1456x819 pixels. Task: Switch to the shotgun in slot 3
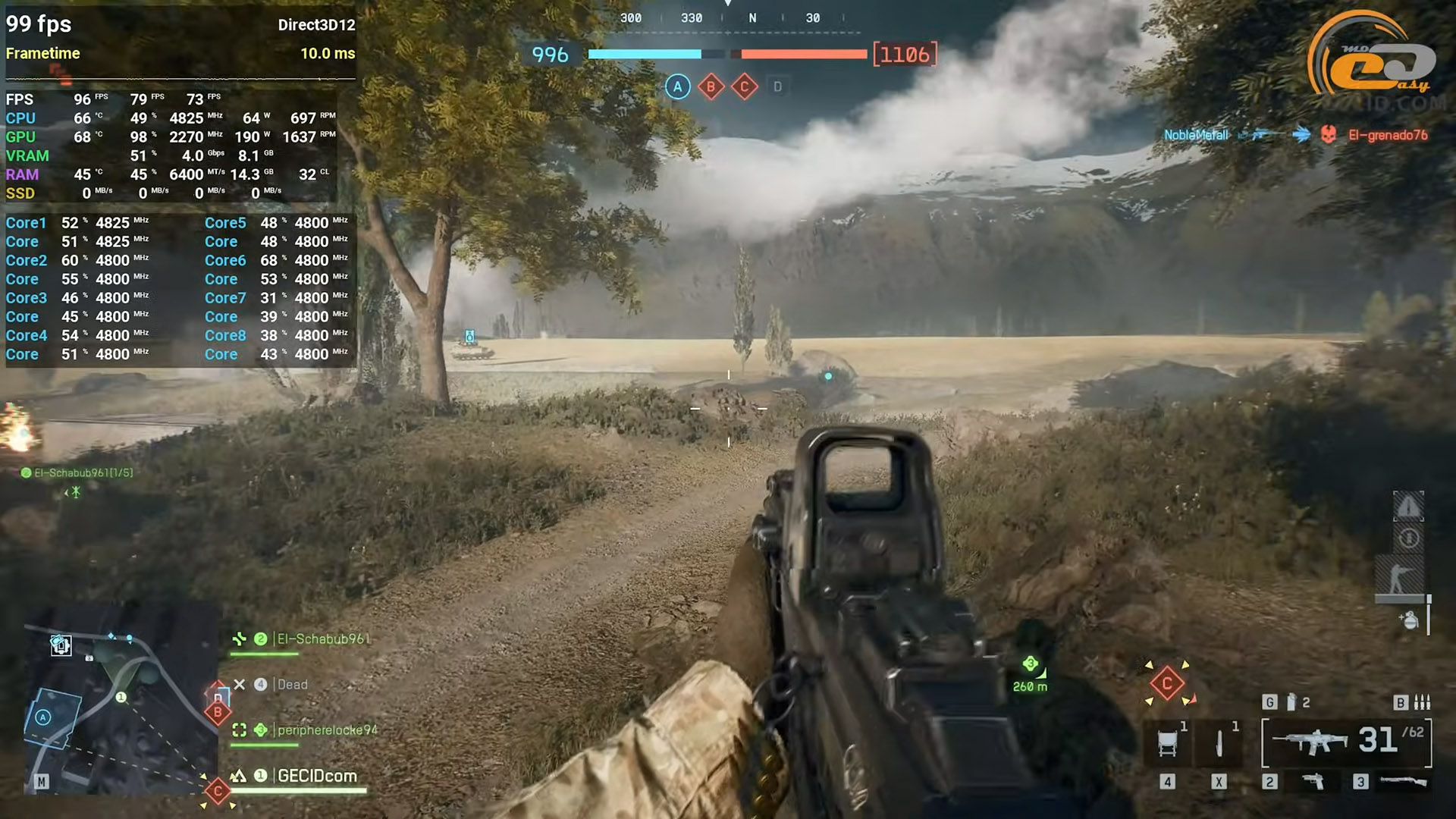click(x=1403, y=781)
